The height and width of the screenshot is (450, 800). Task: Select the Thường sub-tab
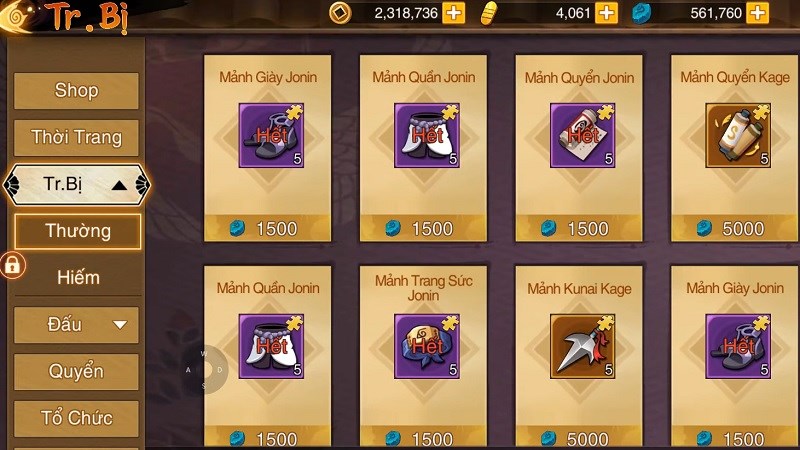[77, 231]
